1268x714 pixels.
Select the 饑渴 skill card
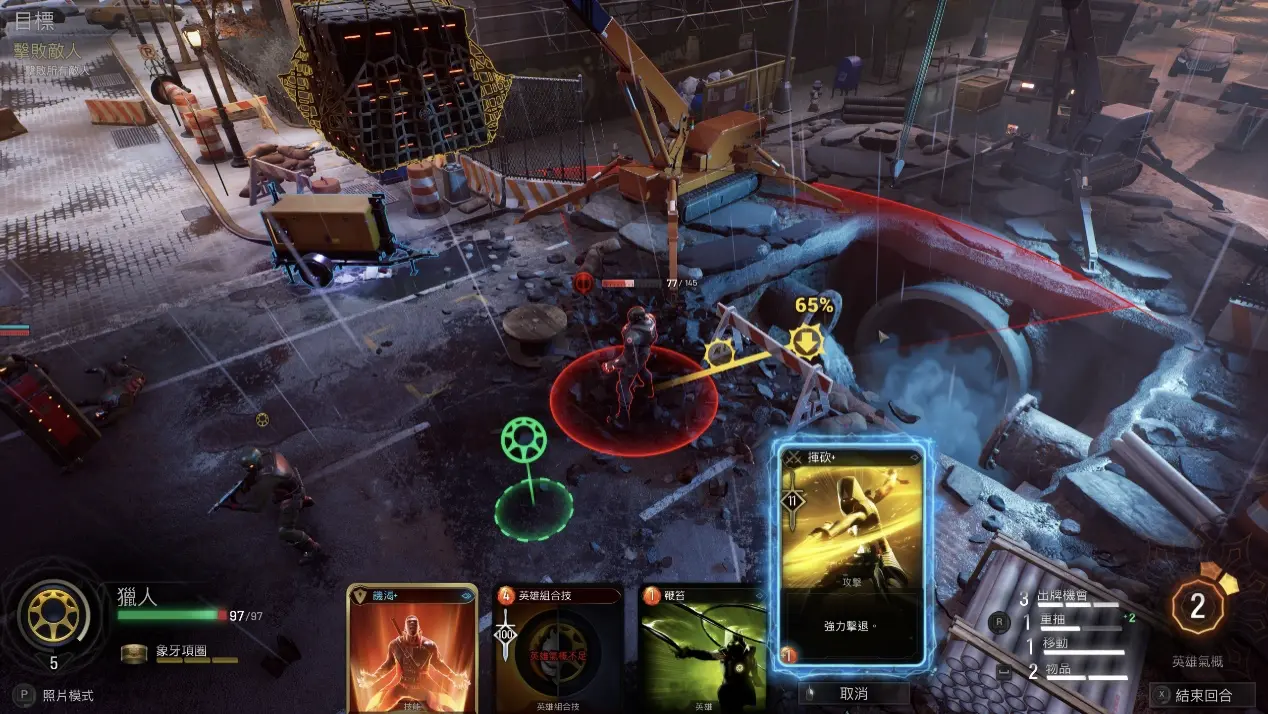click(x=412, y=648)
